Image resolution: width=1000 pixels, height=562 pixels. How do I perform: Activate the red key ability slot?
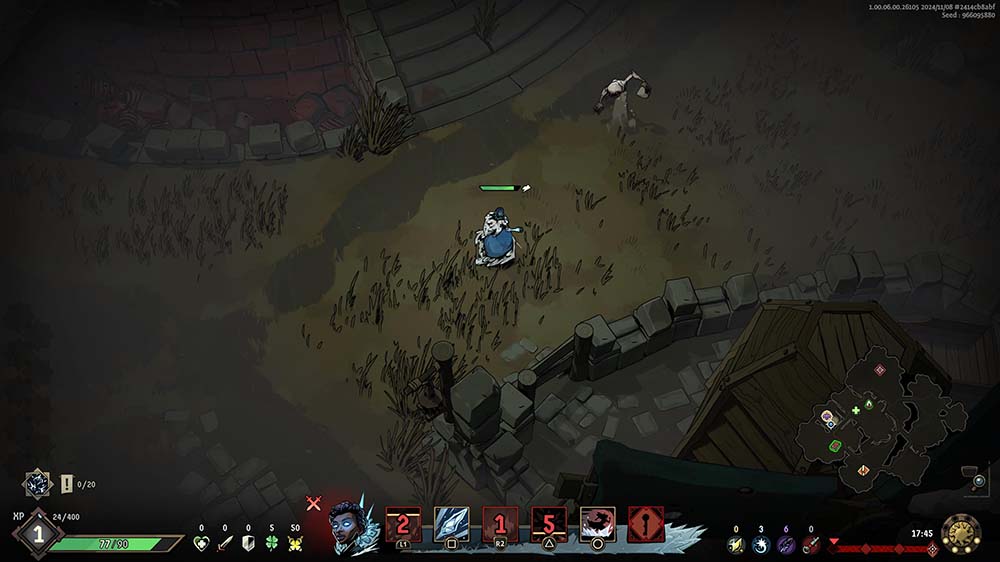(x=646, y=524)
